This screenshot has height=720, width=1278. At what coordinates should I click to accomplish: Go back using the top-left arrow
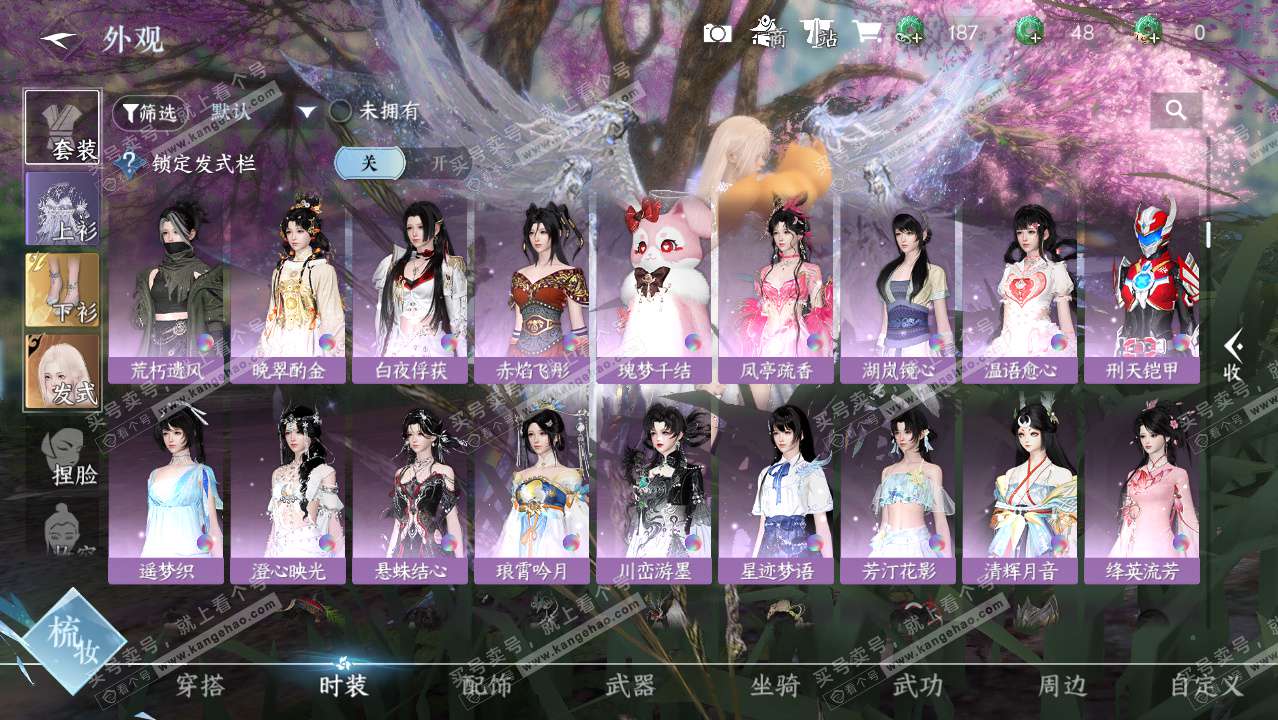(x=59, y=39)
